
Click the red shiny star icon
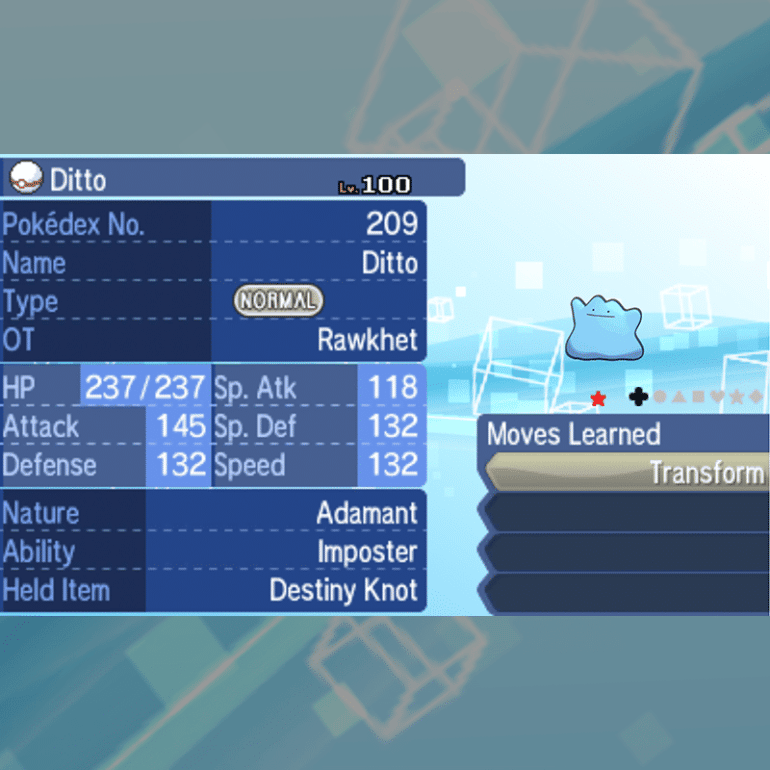[x=598, y=399]
